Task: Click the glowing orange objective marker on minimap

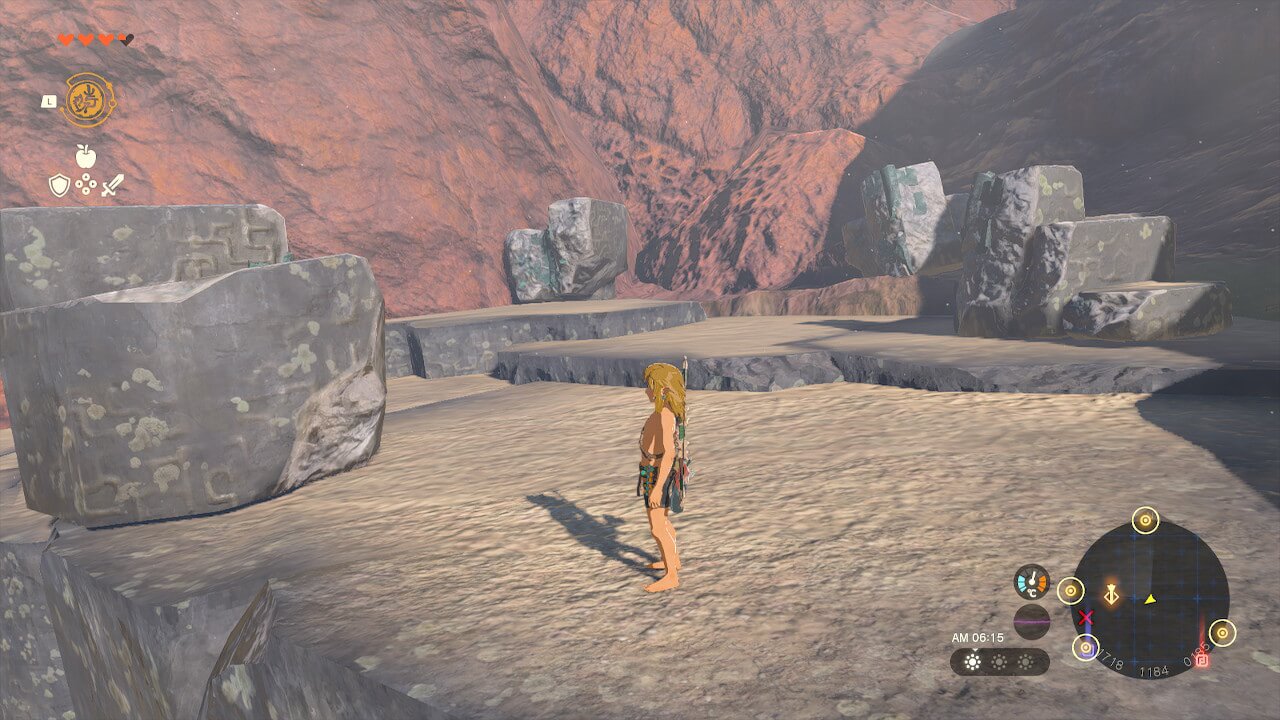Action: [1110, 595]
